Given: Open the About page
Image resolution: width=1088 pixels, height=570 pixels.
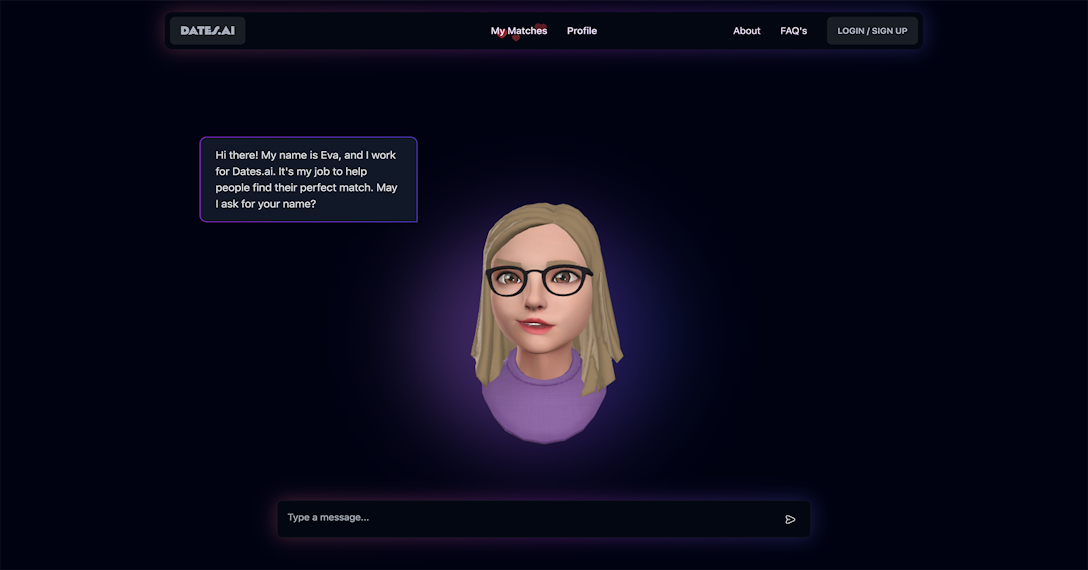Looking at the screenshot, I should point(746,31).
